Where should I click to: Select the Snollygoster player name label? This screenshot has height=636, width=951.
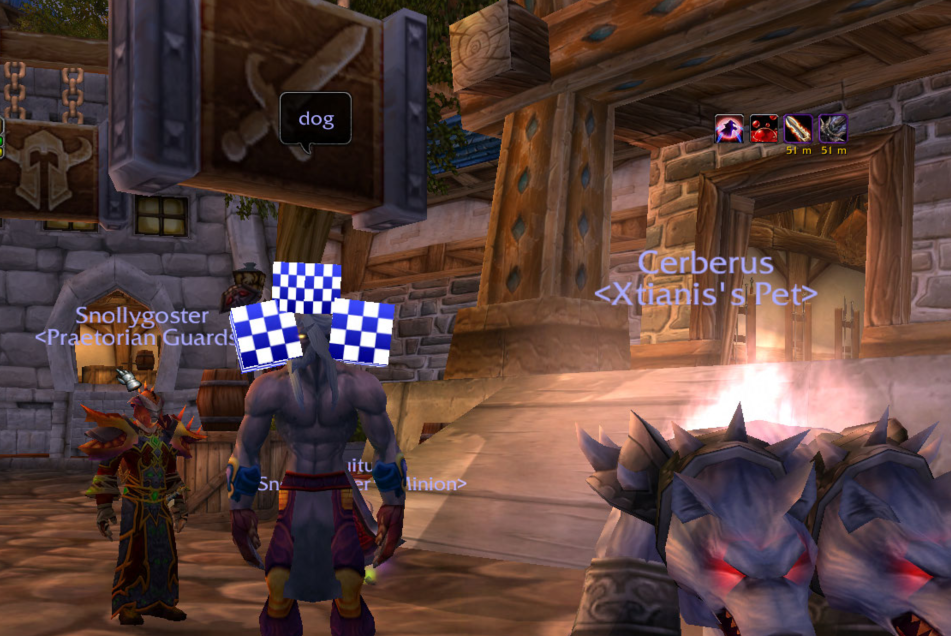(142, 316)
